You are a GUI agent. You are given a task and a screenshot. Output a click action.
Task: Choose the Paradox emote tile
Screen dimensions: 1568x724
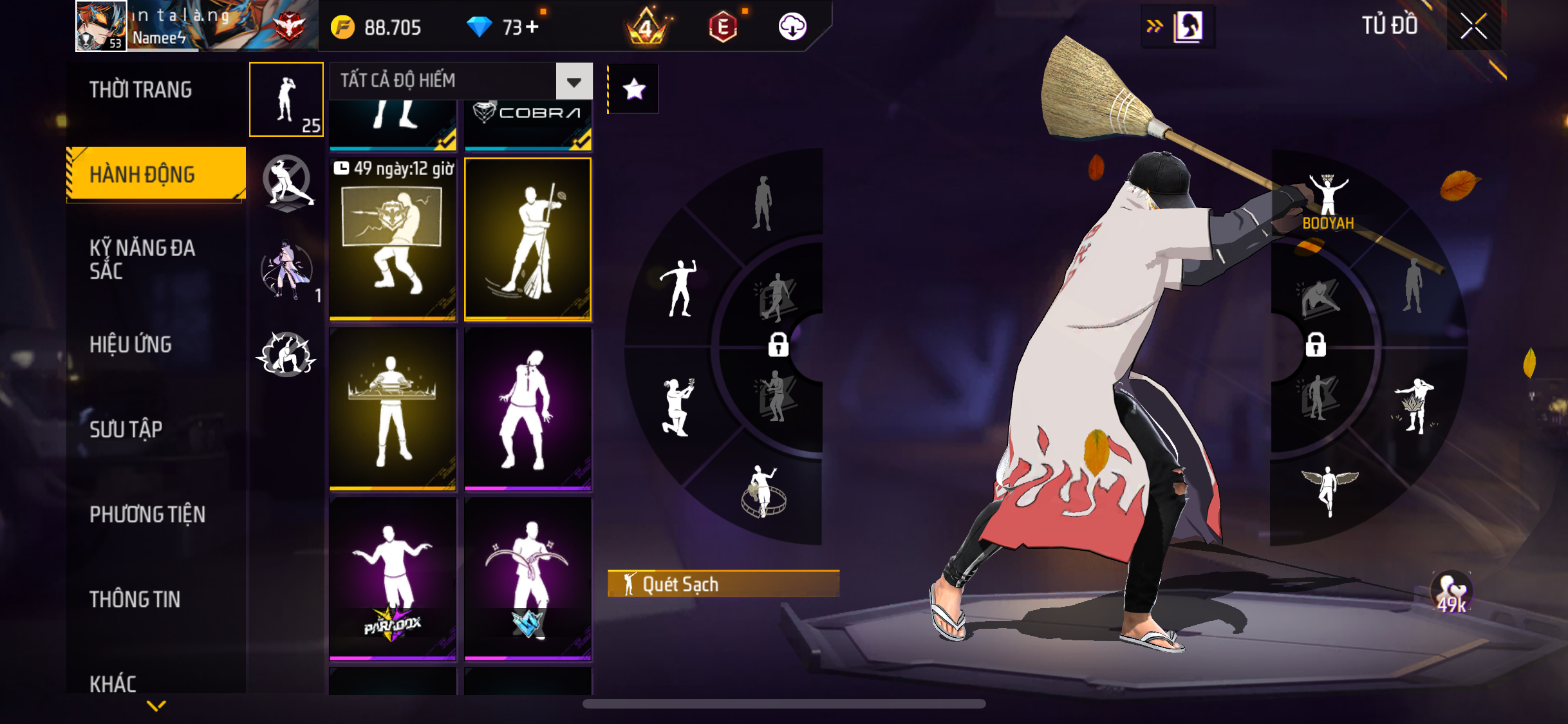pyautogui.click(x=393, y=579)
